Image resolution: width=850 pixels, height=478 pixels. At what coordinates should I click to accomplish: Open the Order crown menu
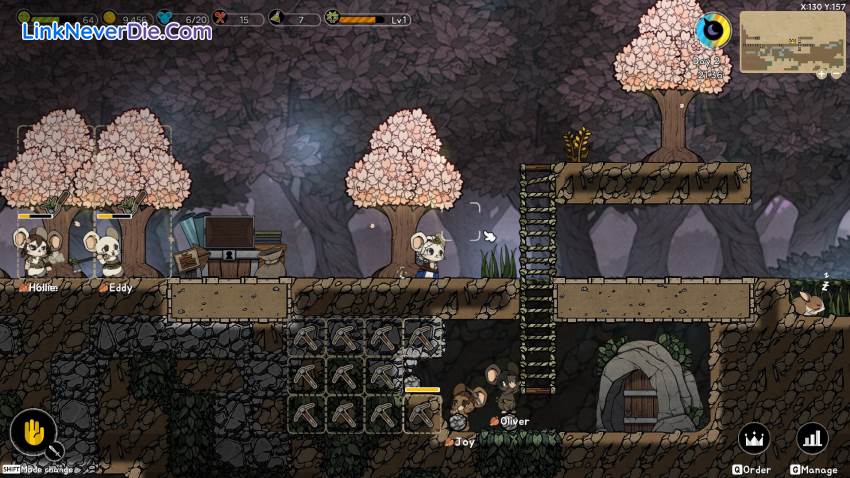[x=754, y=438]
